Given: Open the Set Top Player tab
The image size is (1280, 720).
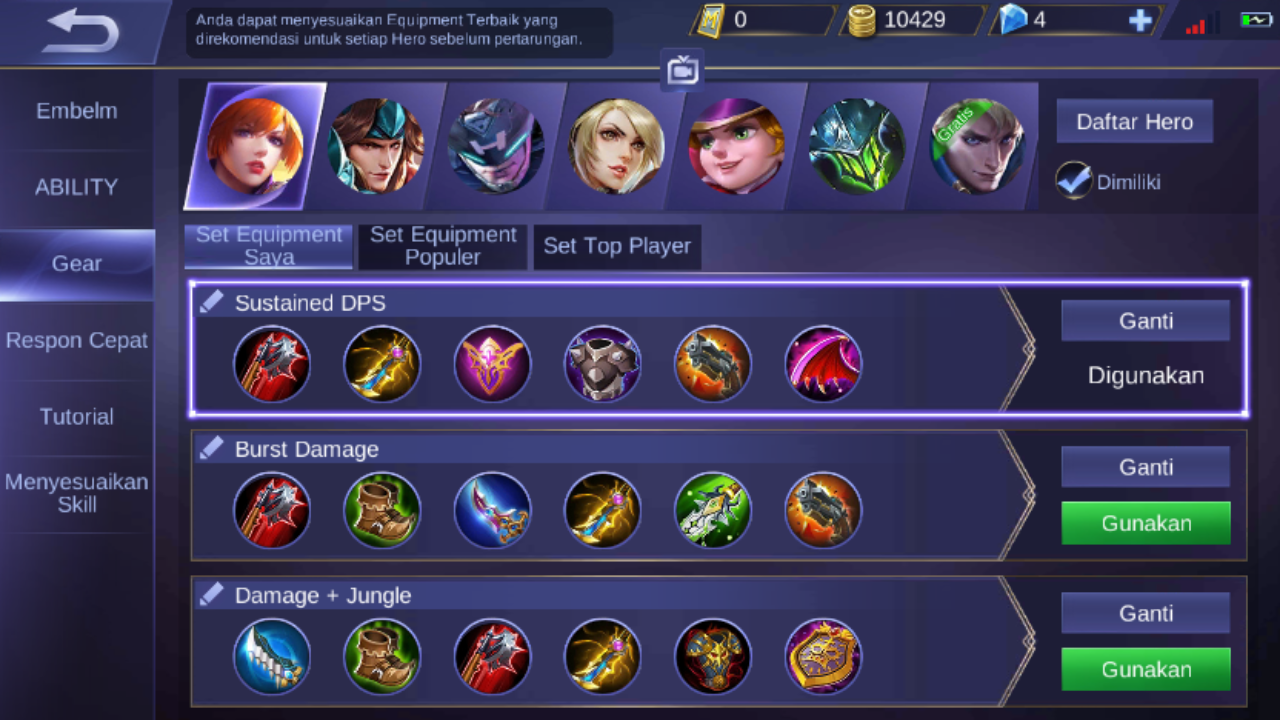Looking at the screenshot, I should (x=617, y=245).
